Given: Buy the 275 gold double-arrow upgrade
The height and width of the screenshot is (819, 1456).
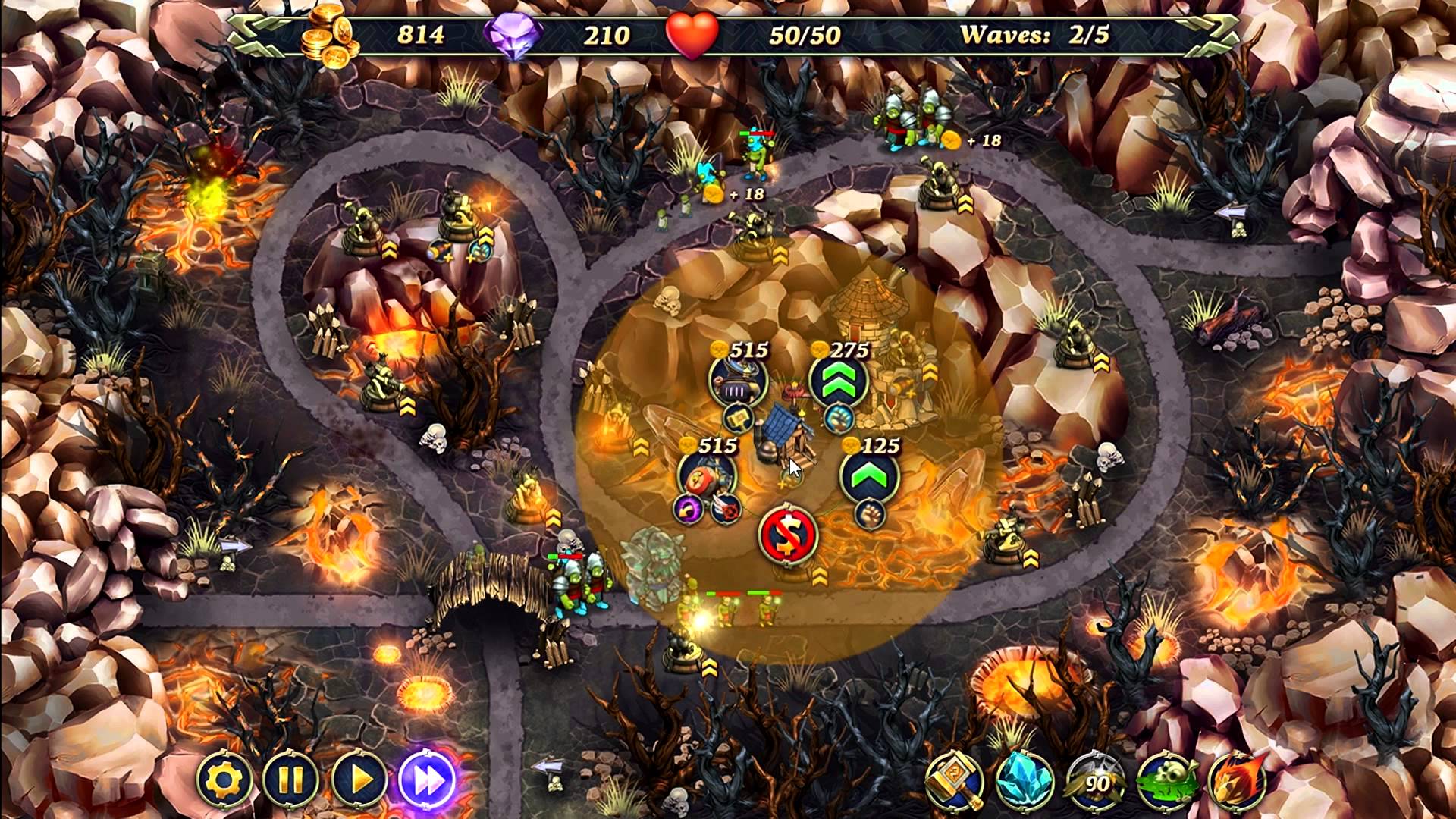Looking at the screenshot, I should pyautogui.click(x=838, y=381).
